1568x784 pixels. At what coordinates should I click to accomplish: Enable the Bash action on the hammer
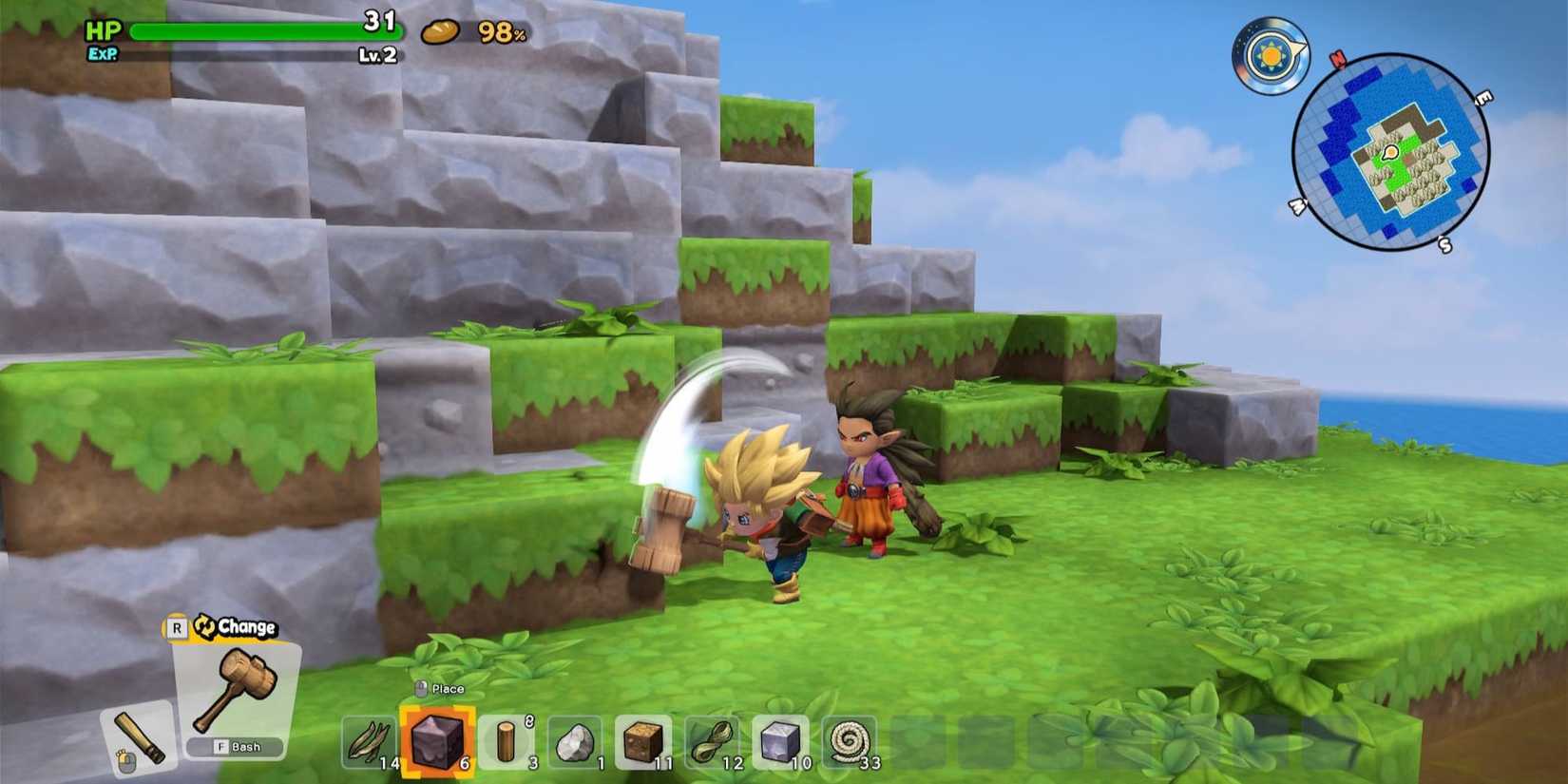pos(237,748)
